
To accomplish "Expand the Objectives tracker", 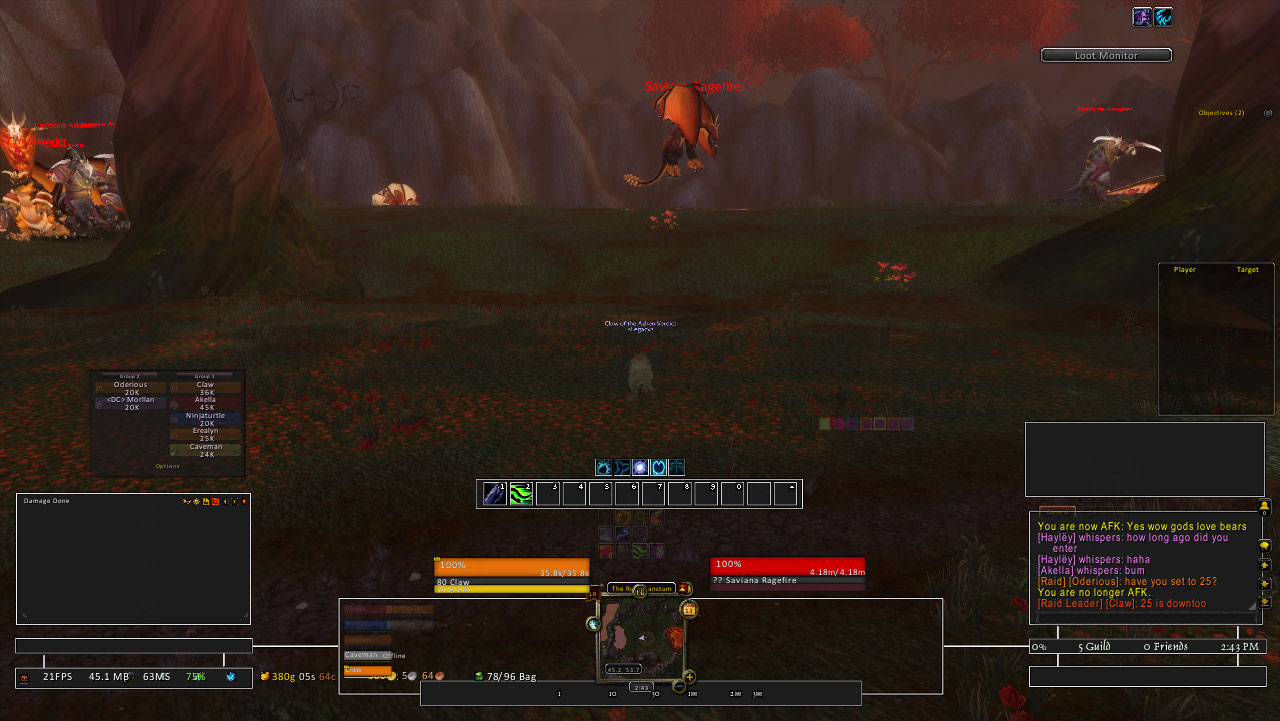I will click(x=1221, y=113).
